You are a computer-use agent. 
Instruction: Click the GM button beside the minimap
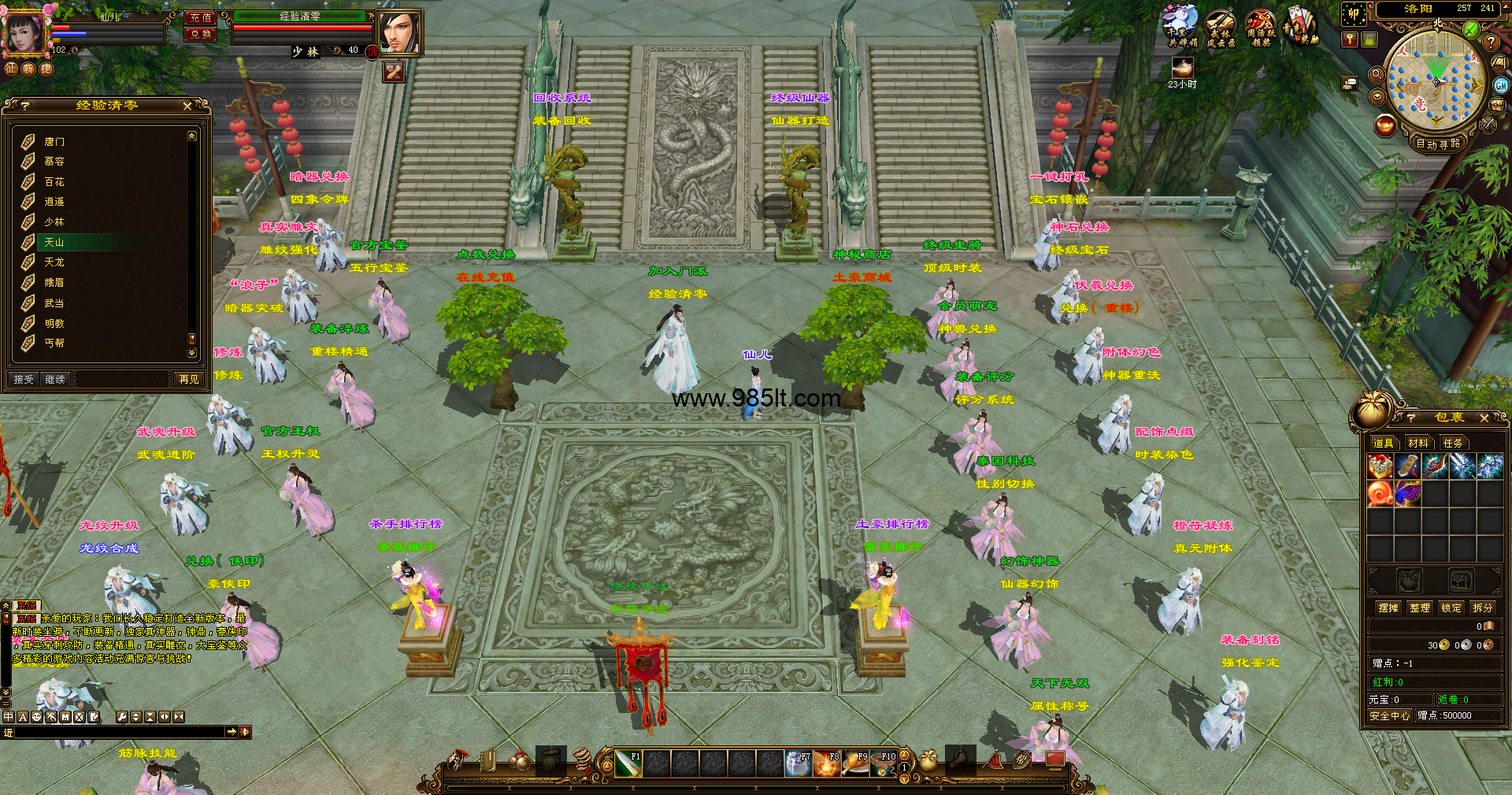point(1502,85)
